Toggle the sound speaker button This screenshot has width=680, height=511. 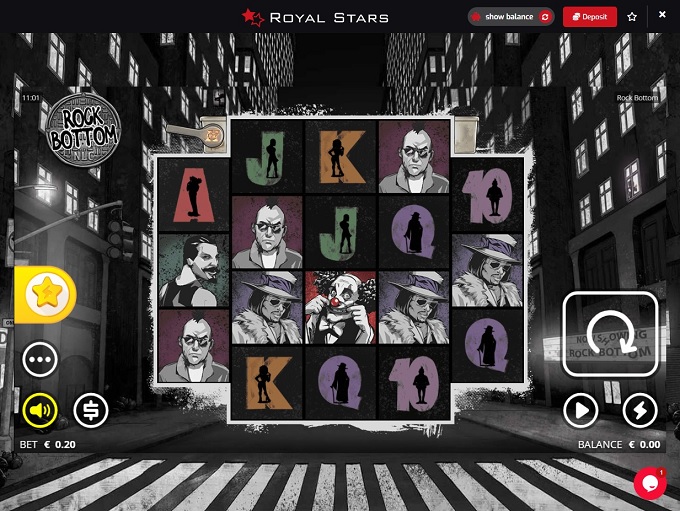point(40,409)
